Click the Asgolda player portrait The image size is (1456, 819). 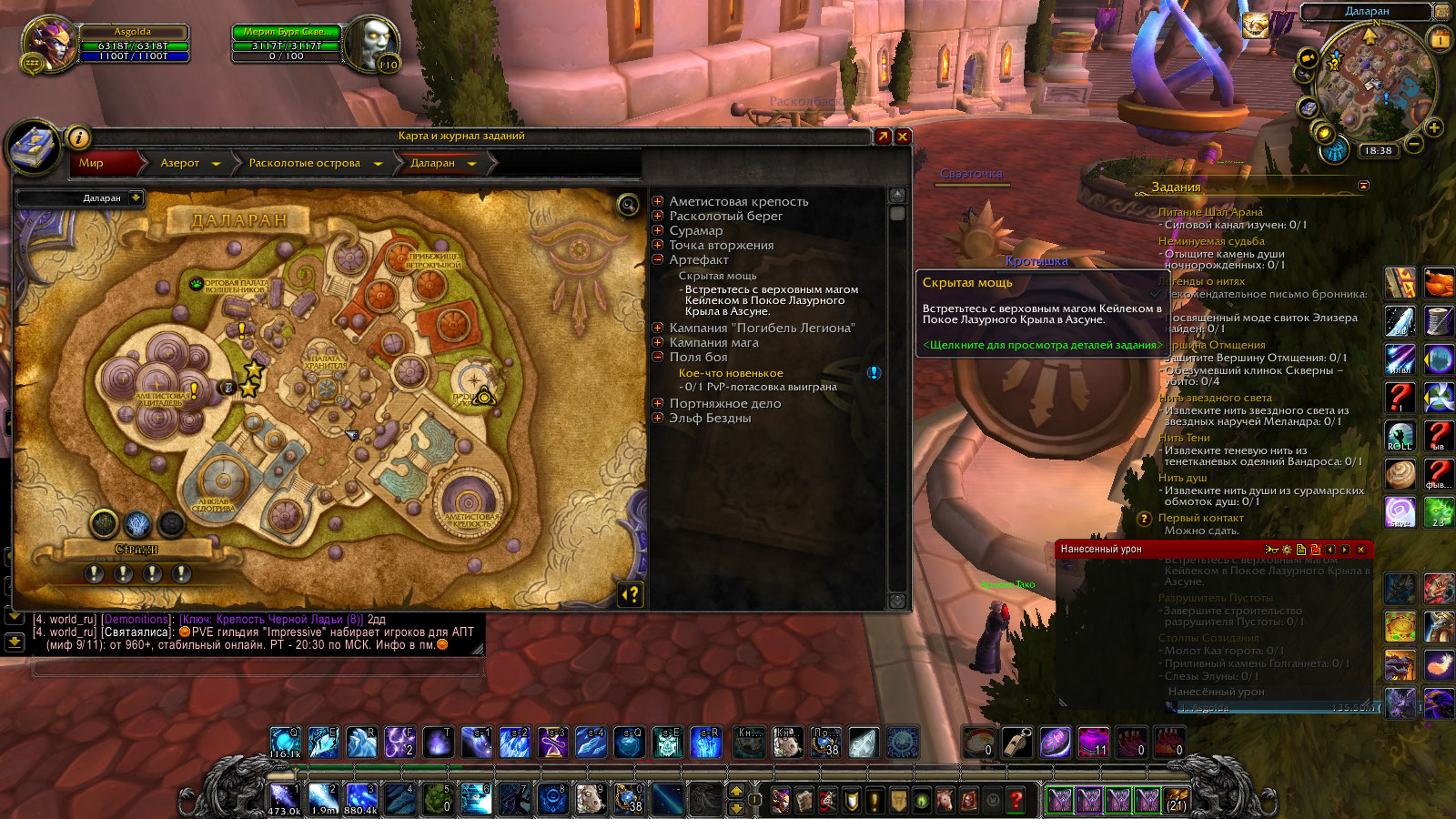click(50, 42)
